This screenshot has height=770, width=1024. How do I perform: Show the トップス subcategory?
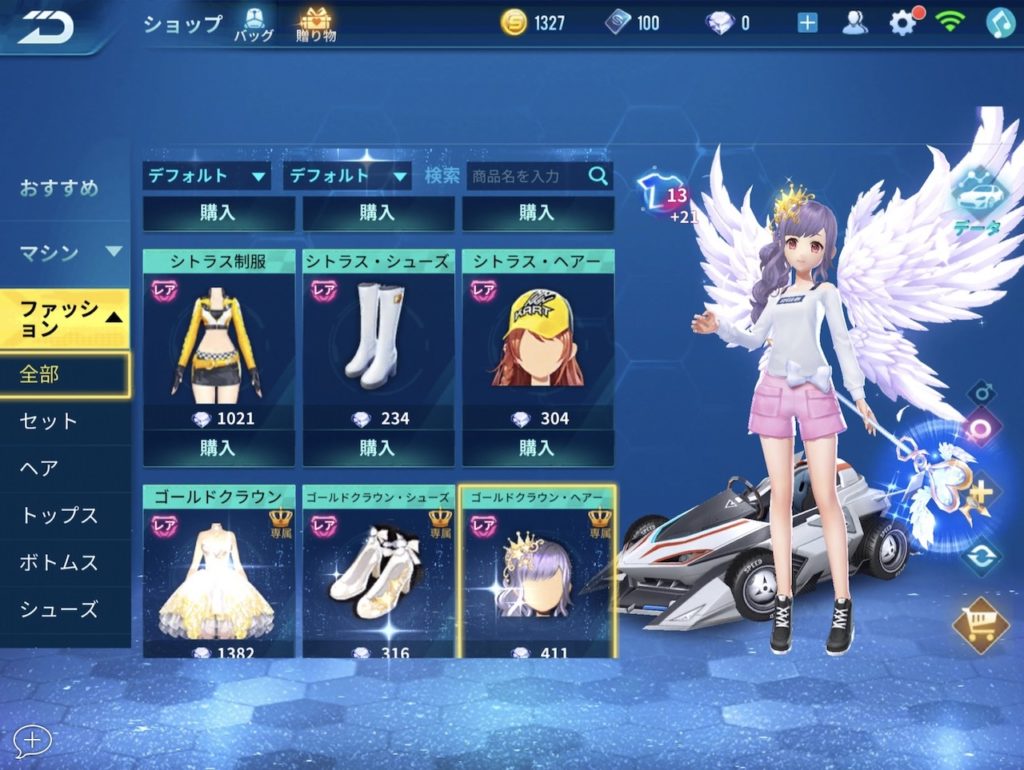[x=59, y=516]
